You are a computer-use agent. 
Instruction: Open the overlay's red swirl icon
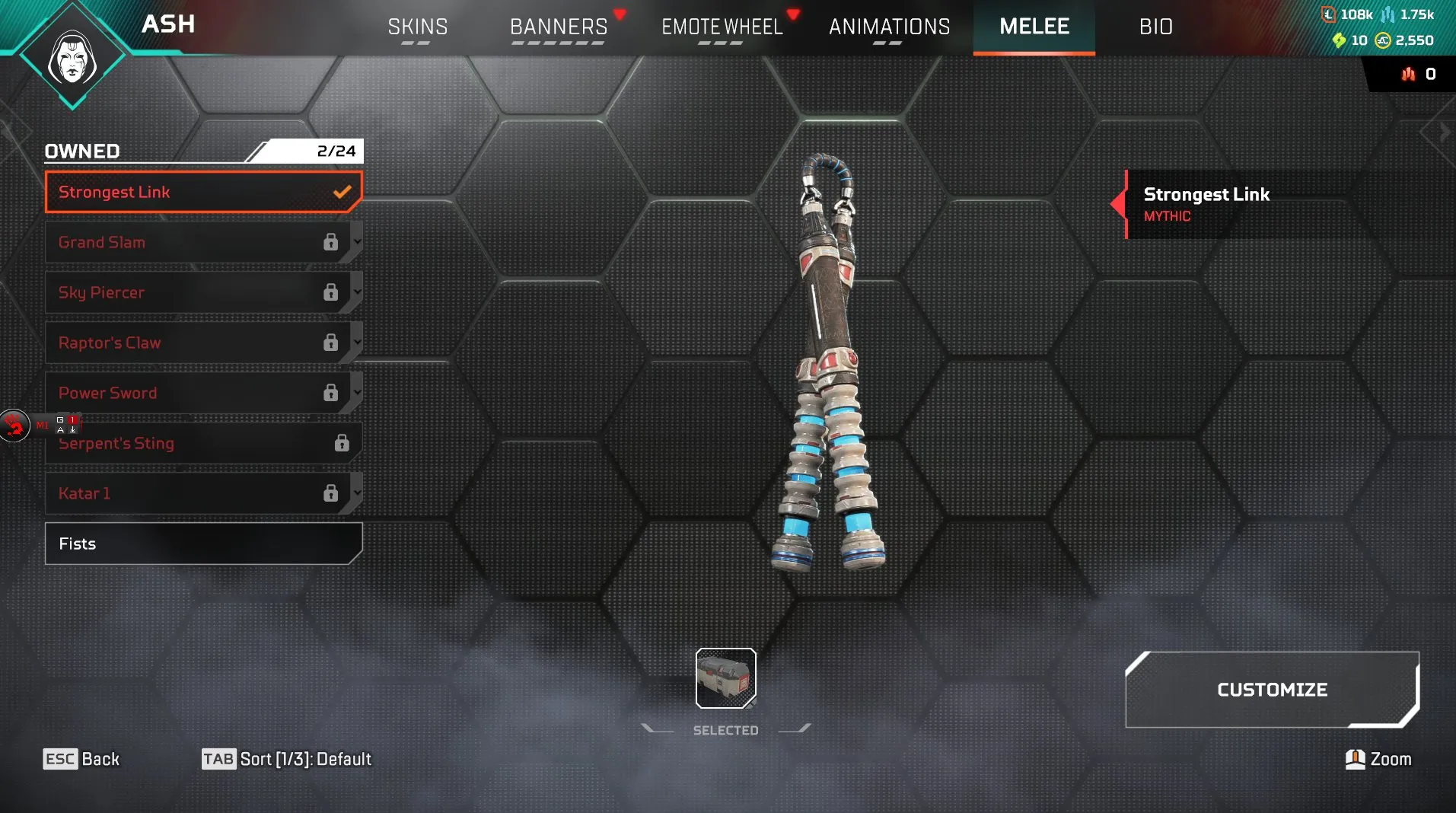[x=14, y=426]
